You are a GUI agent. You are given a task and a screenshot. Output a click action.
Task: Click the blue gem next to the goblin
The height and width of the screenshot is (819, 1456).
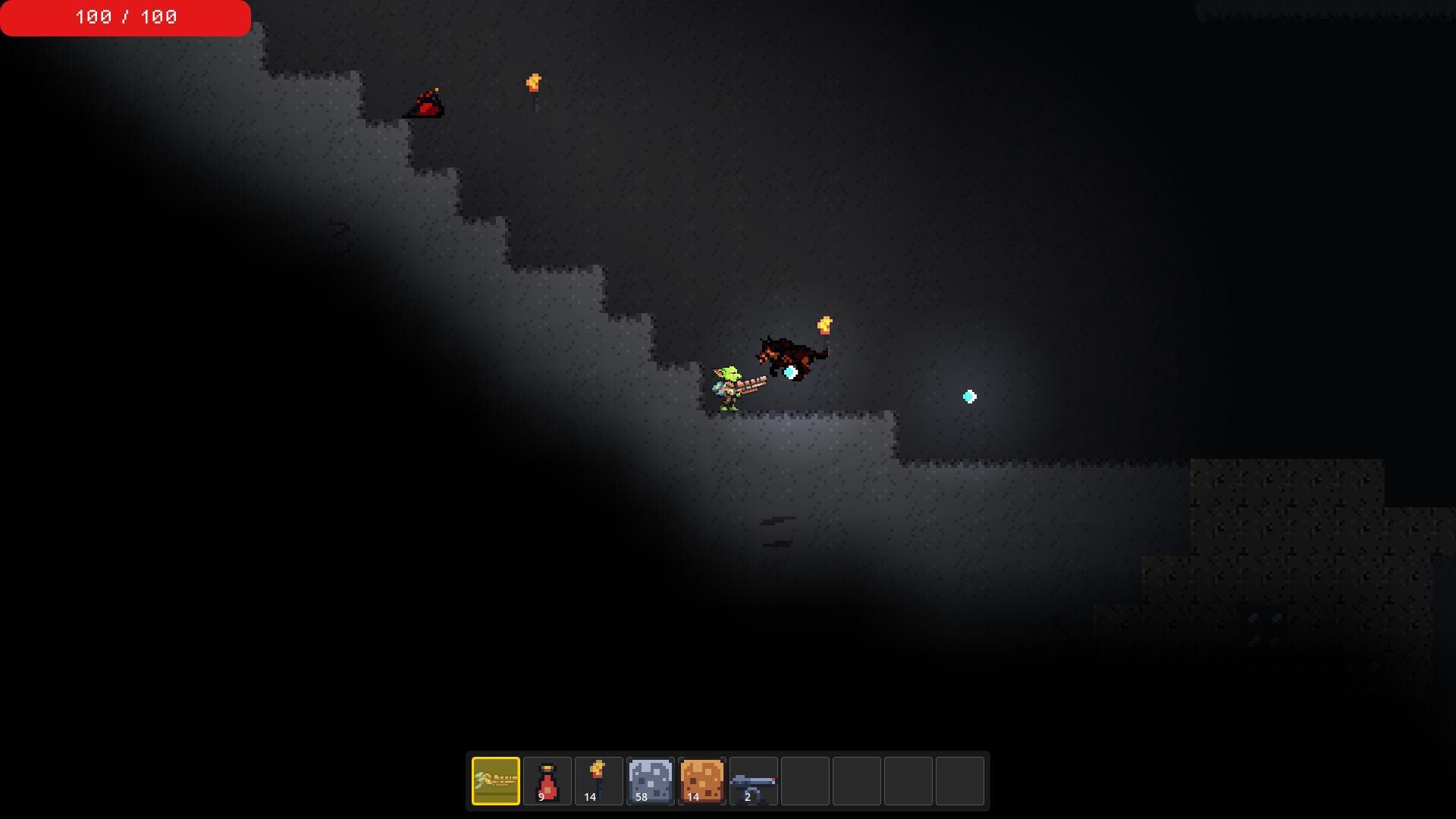[x=789, y=372]
